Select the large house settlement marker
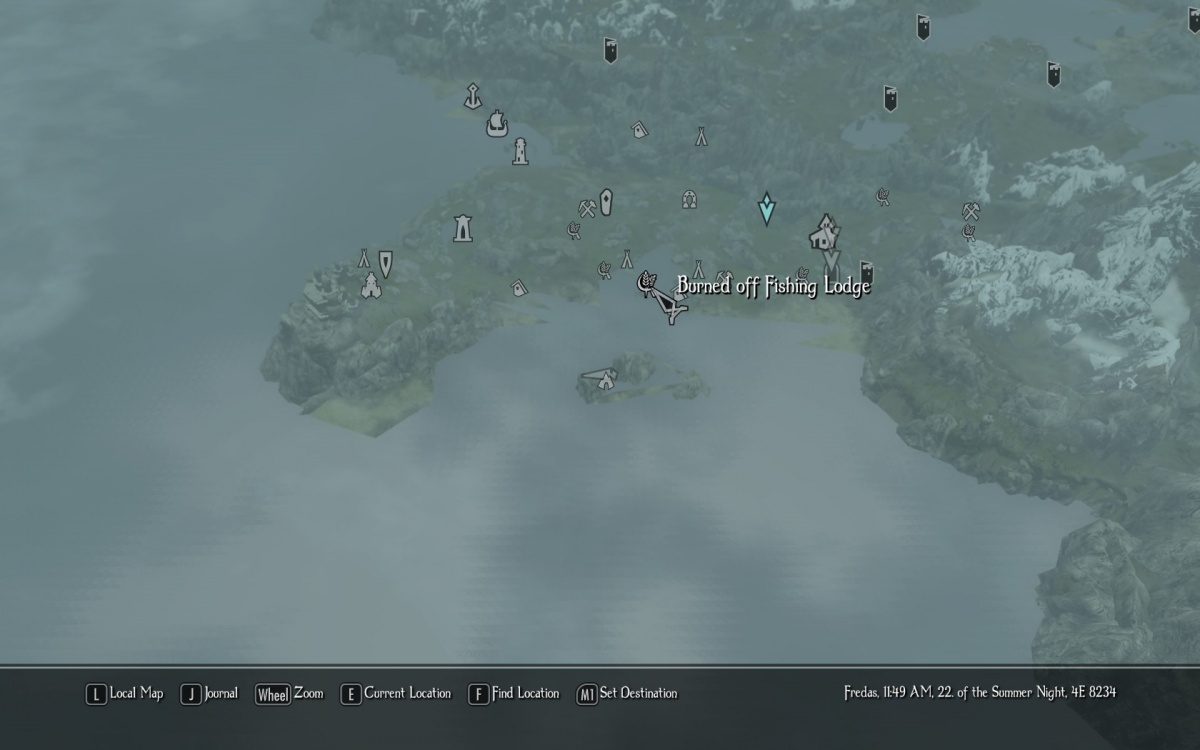The image size is (1200, 750). point(824,234)
